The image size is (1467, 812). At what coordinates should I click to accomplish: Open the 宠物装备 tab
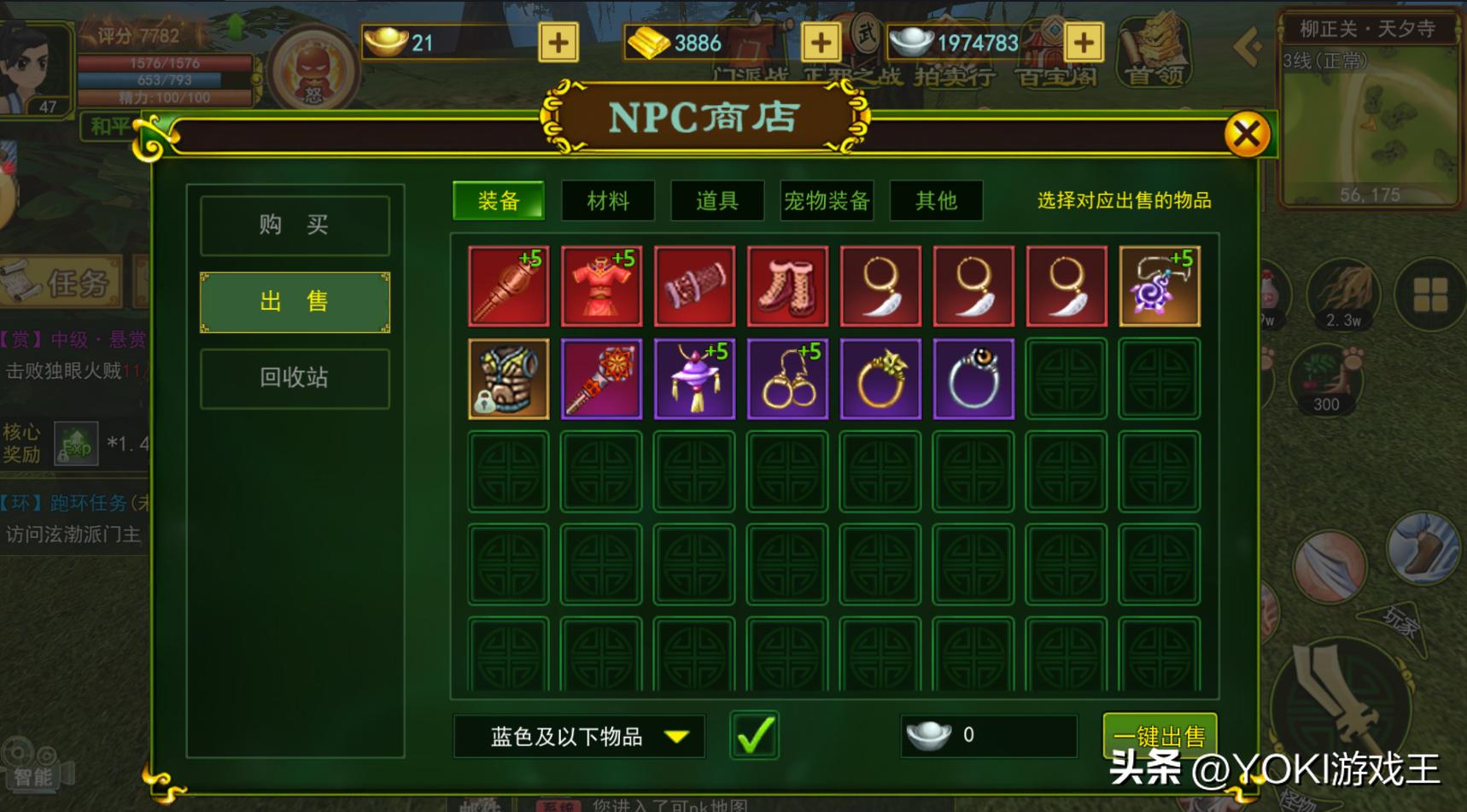point(825,201)
